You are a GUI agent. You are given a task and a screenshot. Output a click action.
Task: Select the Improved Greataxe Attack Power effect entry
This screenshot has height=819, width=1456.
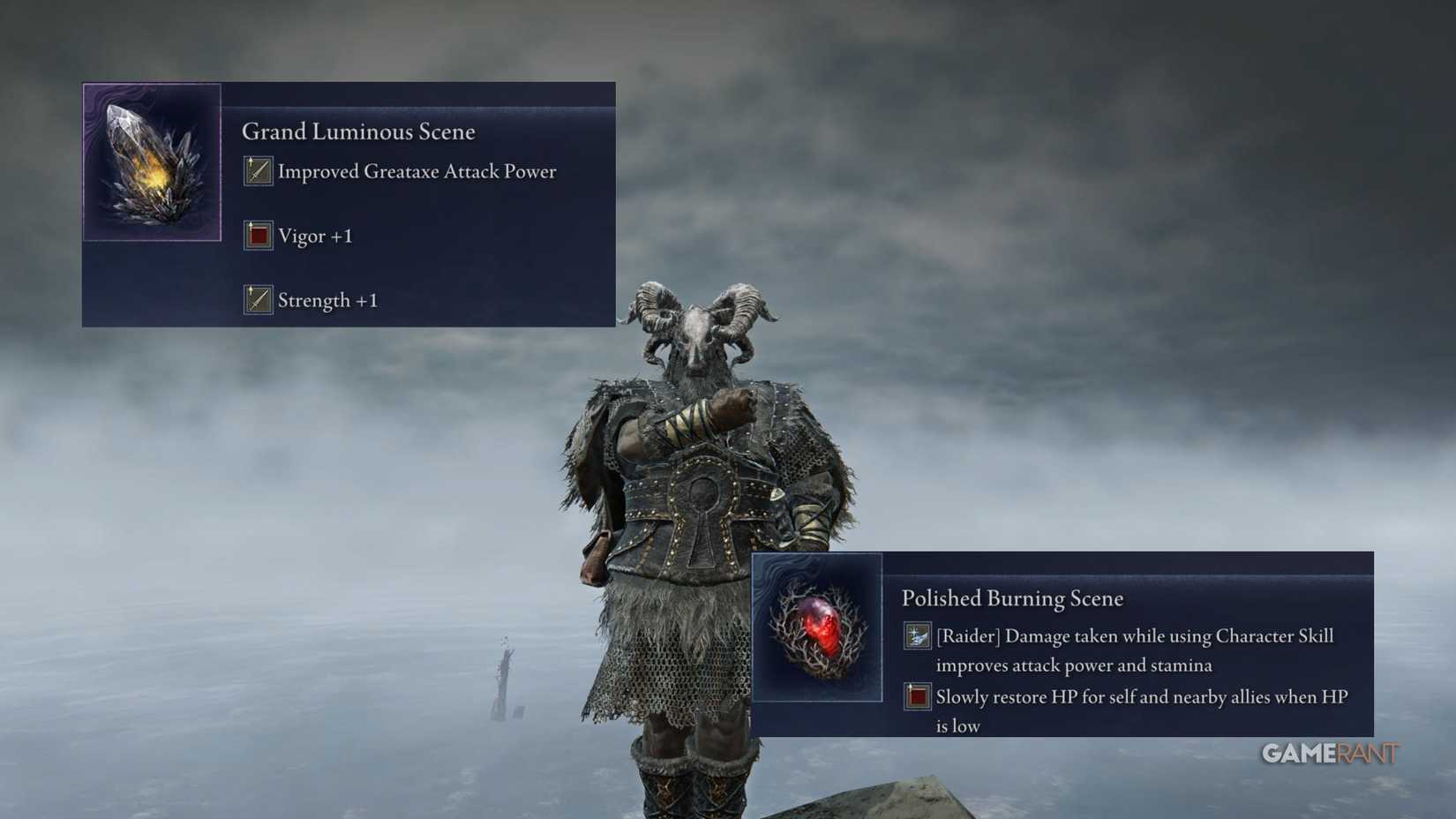tap(416, 171)
